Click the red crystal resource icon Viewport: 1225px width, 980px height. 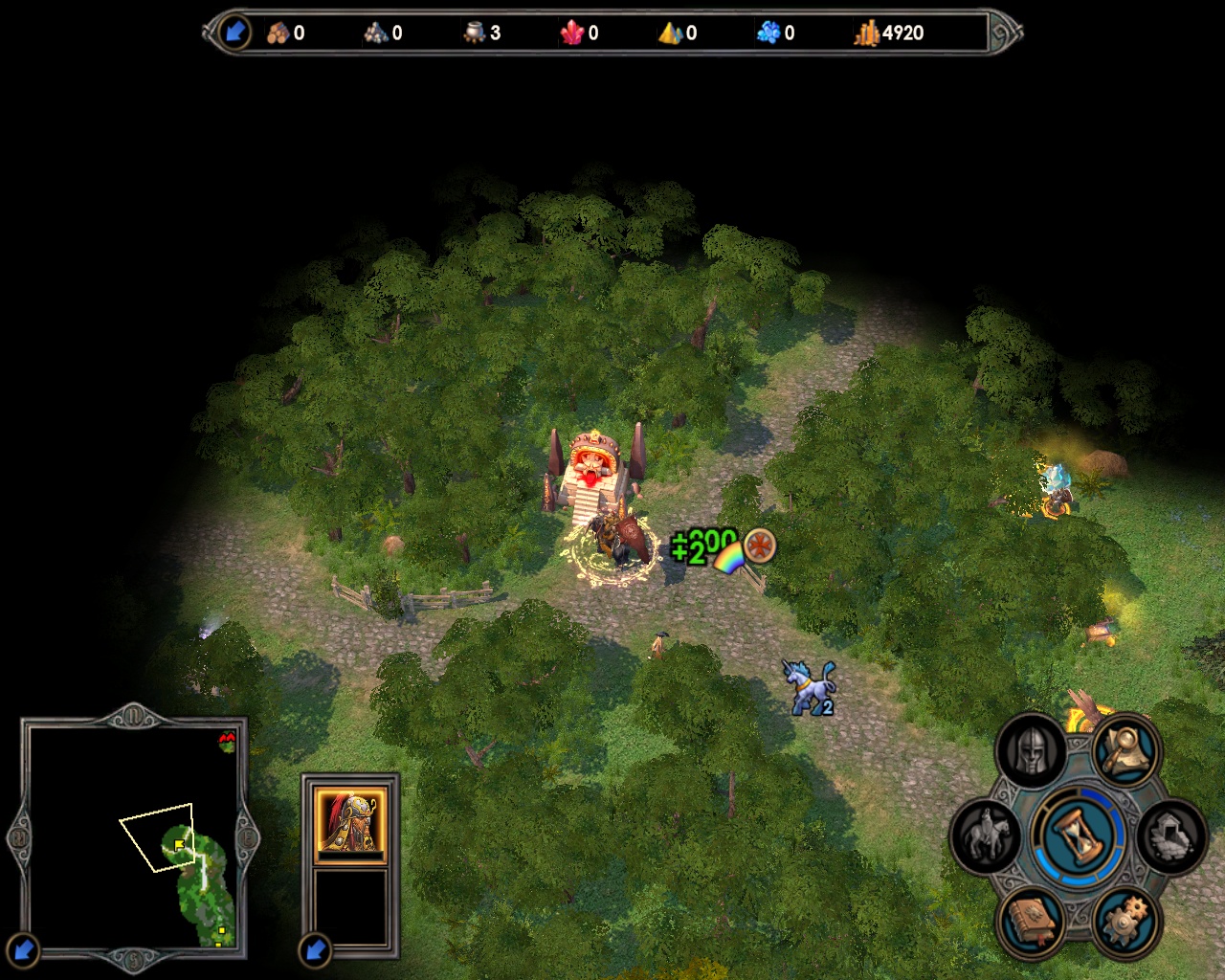572,33
